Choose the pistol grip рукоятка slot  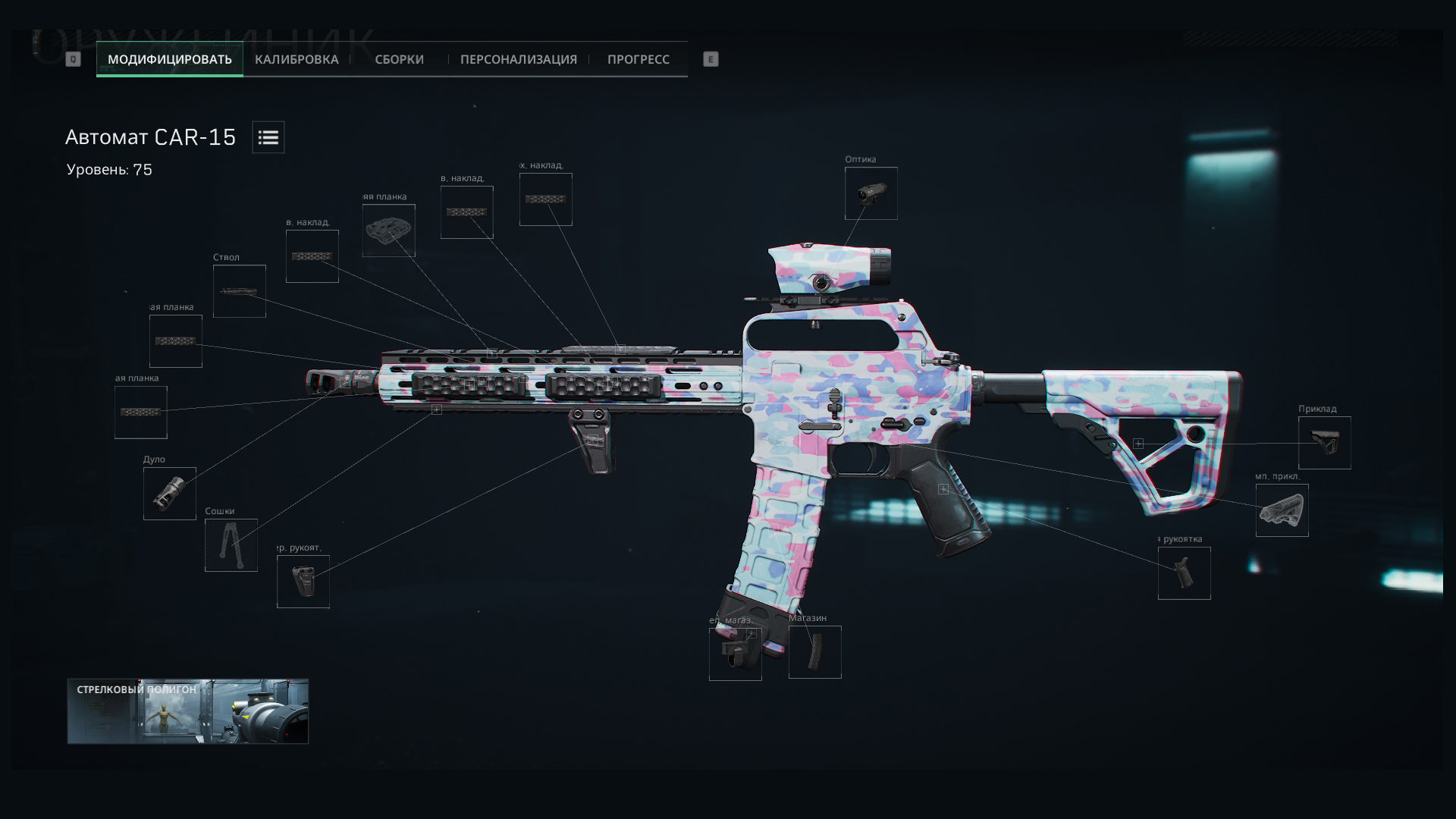coord(1184,573)
